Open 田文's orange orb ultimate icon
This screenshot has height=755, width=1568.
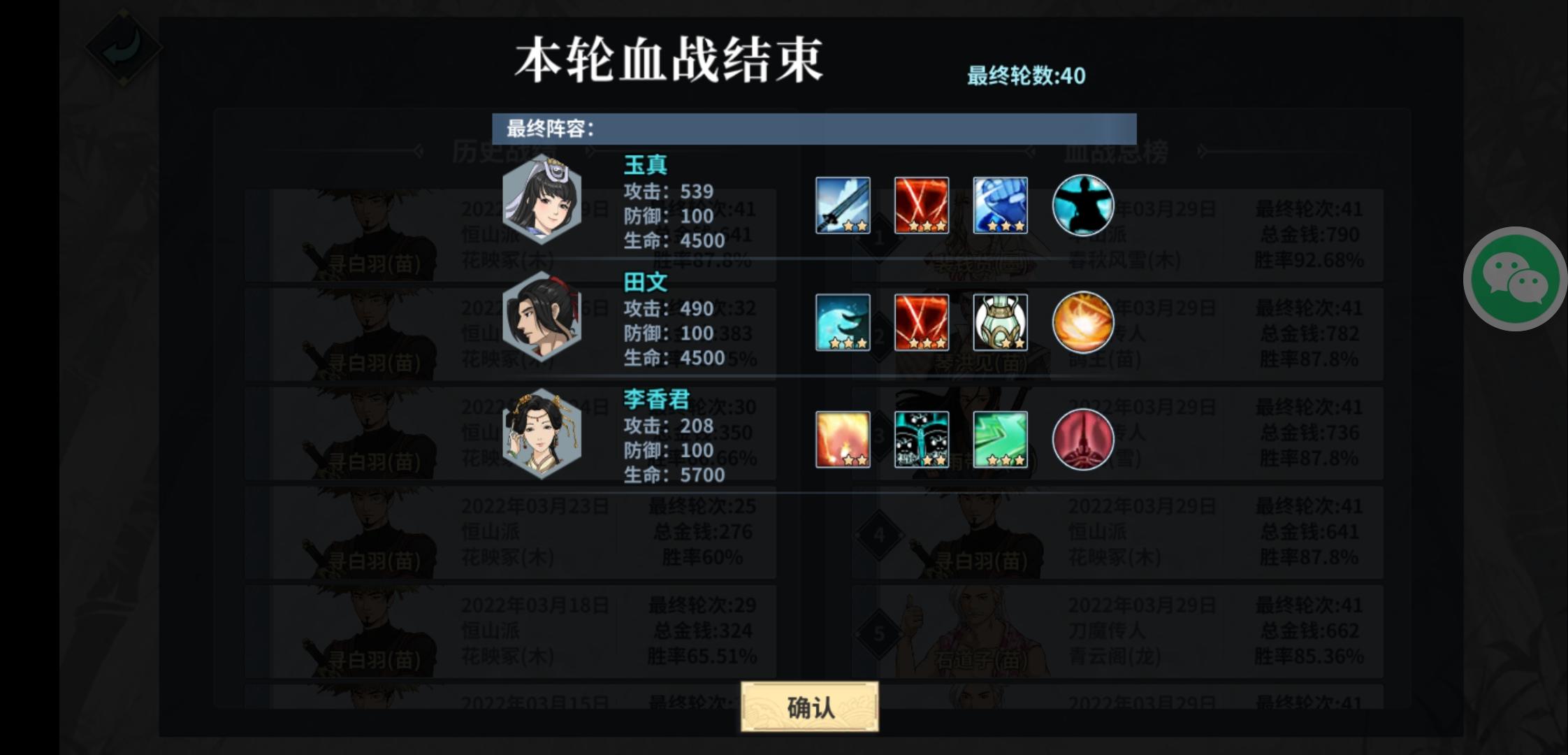(1083, 323)
